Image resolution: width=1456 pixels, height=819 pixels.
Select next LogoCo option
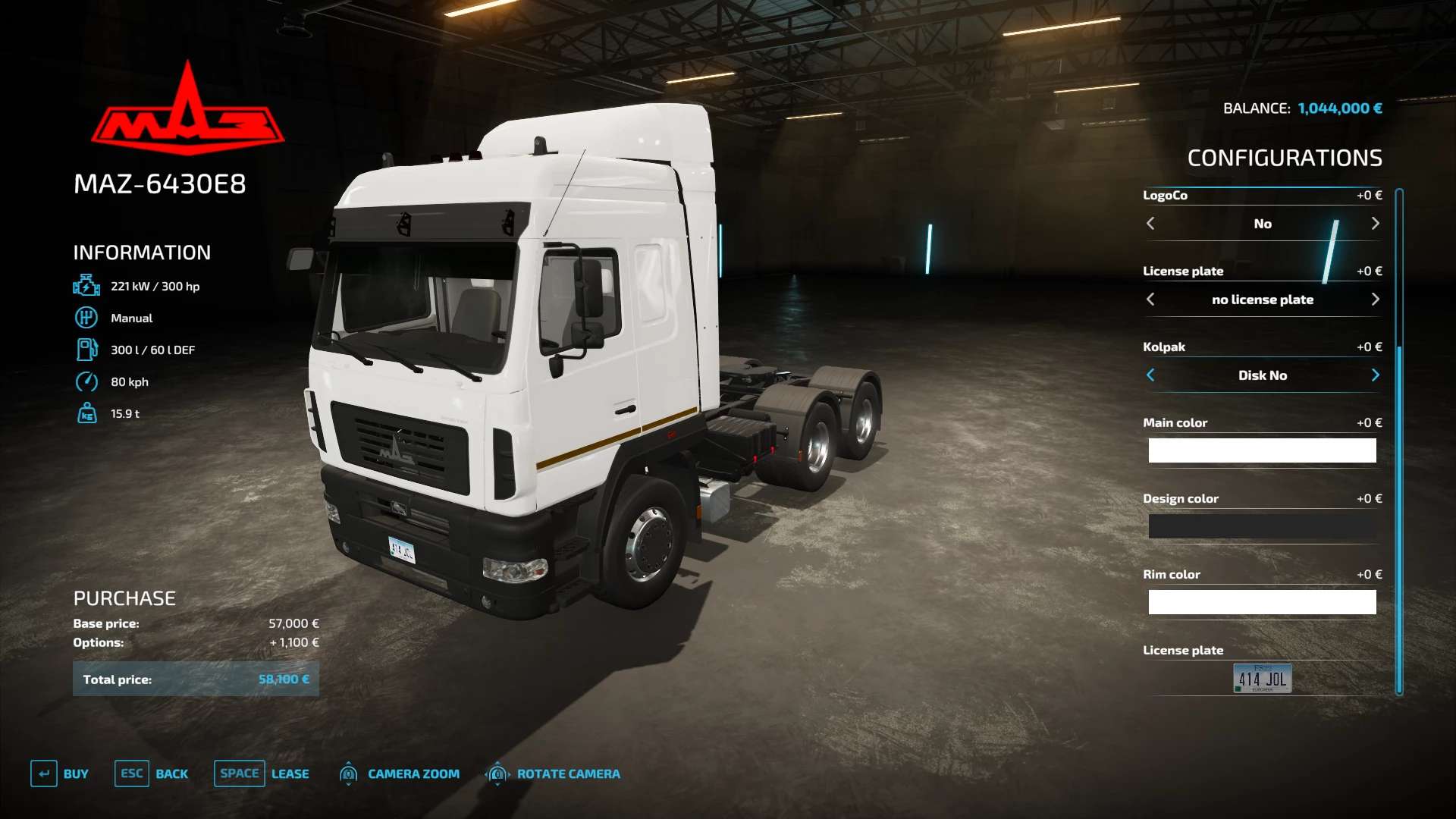1375,224
